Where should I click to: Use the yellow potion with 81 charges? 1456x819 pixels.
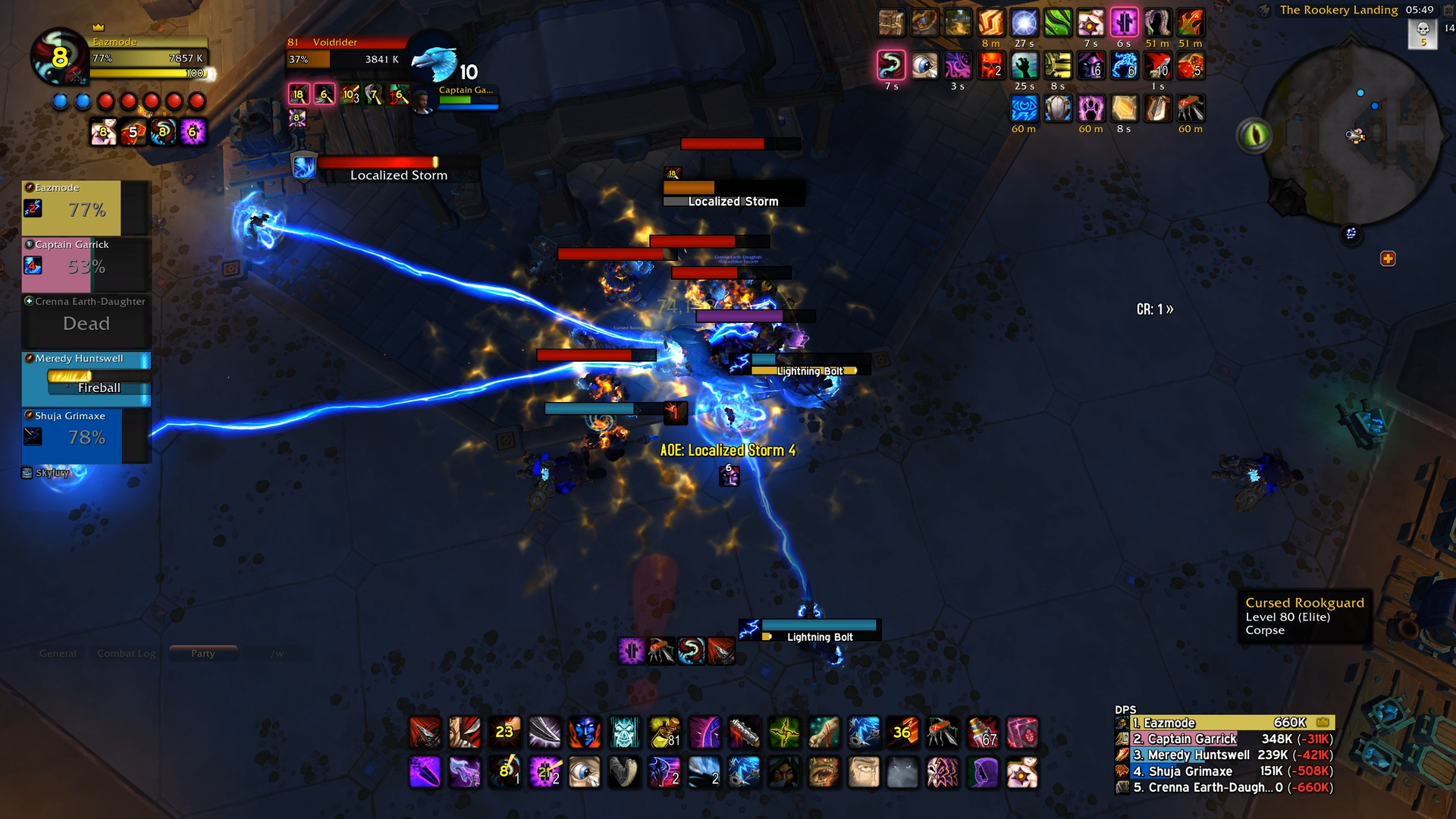click(x=664, y=732)
